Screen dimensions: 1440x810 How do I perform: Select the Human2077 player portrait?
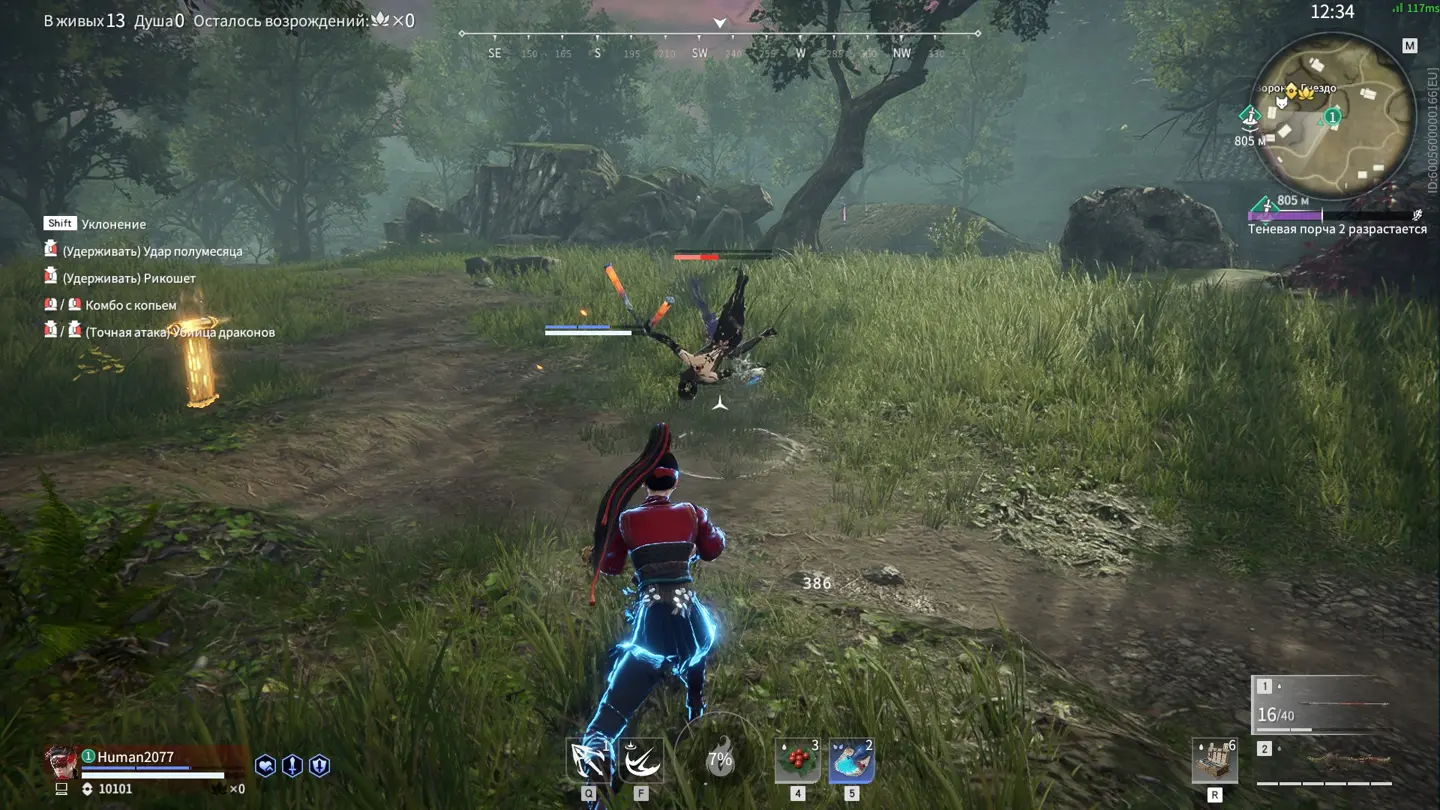(62, 761)
